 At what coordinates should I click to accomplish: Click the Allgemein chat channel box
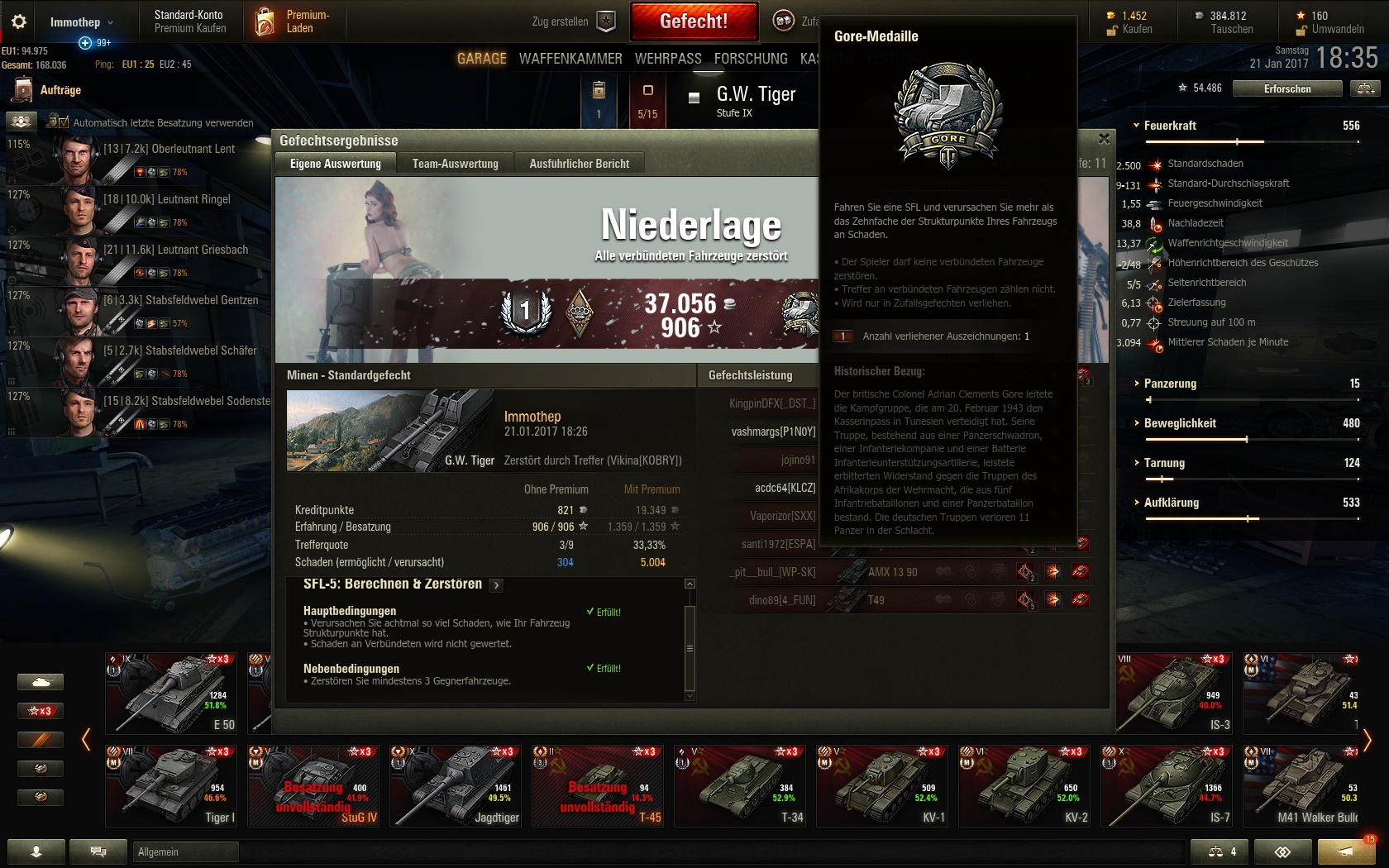tap(185, 851)
